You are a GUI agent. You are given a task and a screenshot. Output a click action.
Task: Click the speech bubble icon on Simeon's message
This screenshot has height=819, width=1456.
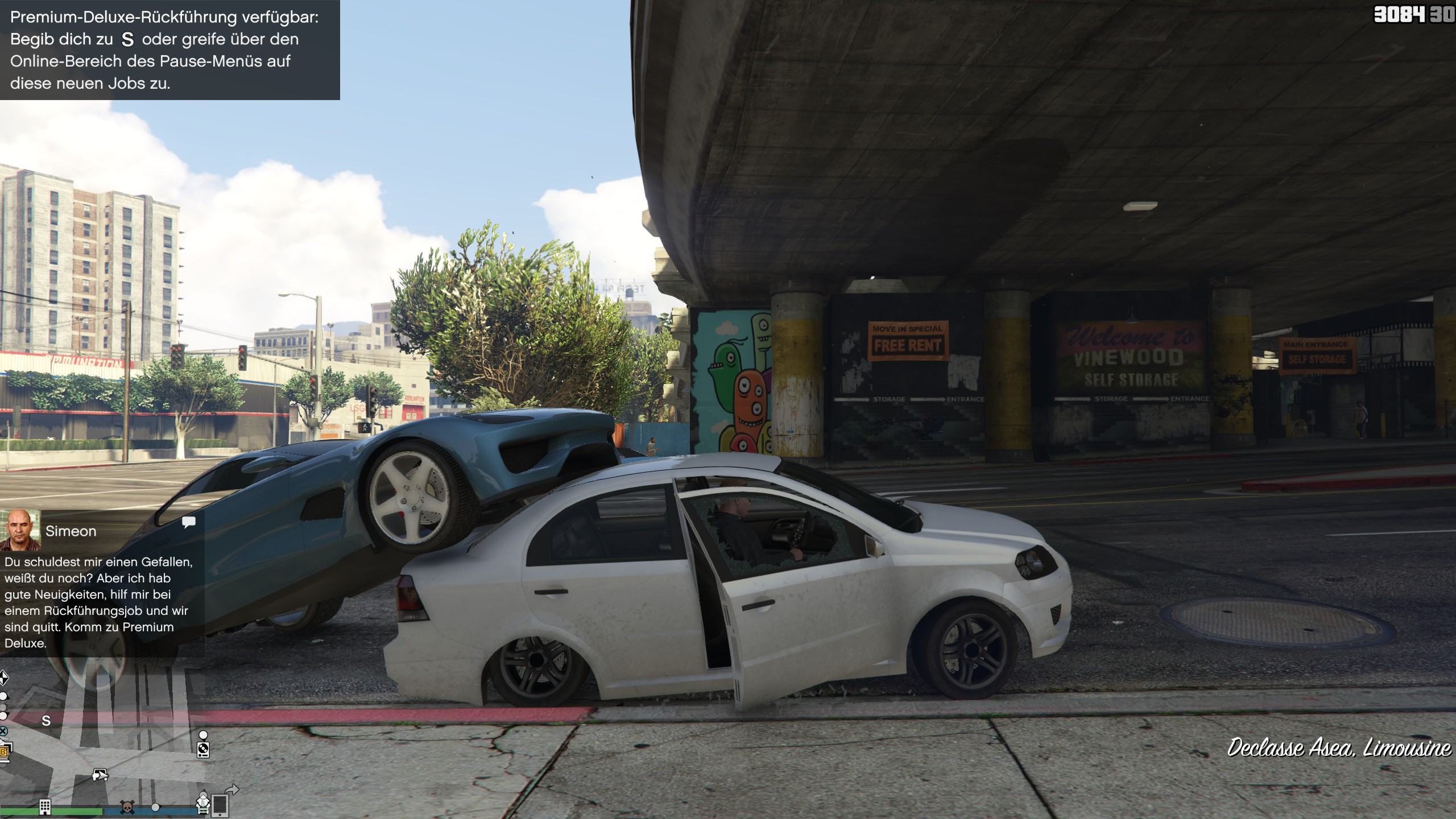coord(189,522)
